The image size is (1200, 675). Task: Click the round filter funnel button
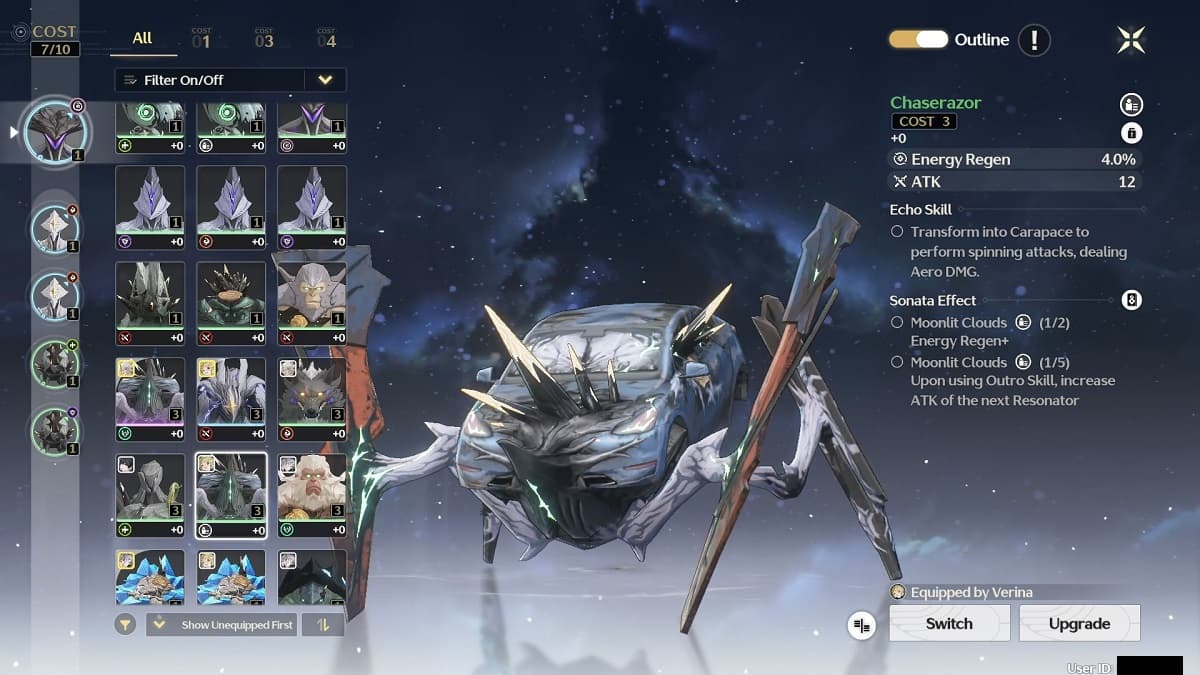pos(125,625)
